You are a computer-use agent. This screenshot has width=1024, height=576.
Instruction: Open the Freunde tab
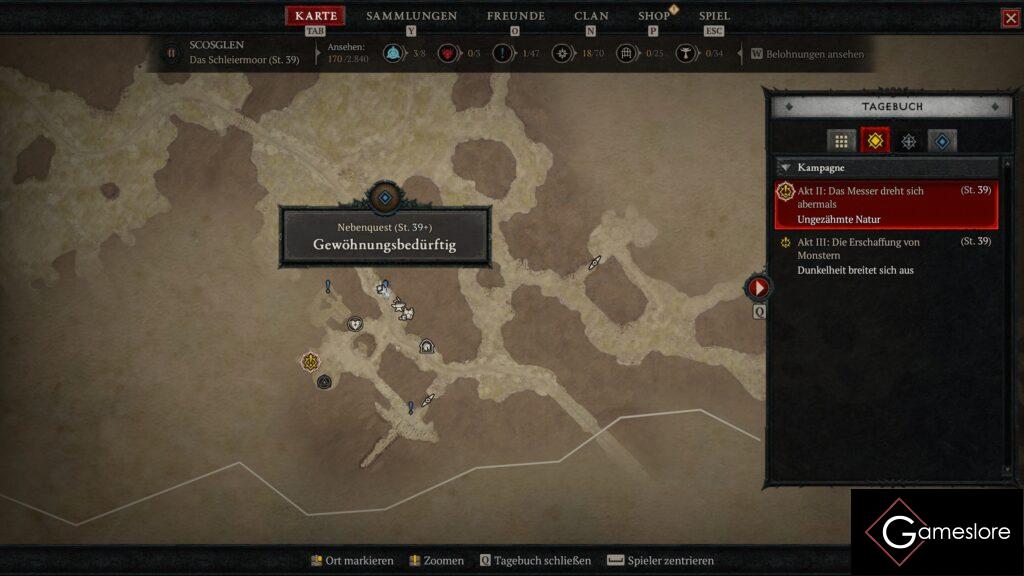coord(515,16)
